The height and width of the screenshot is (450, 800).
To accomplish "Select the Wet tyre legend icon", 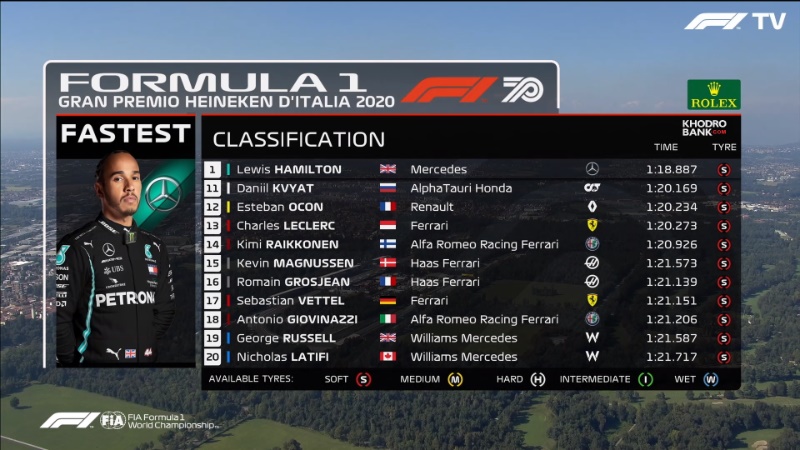I will coord(710,380).
